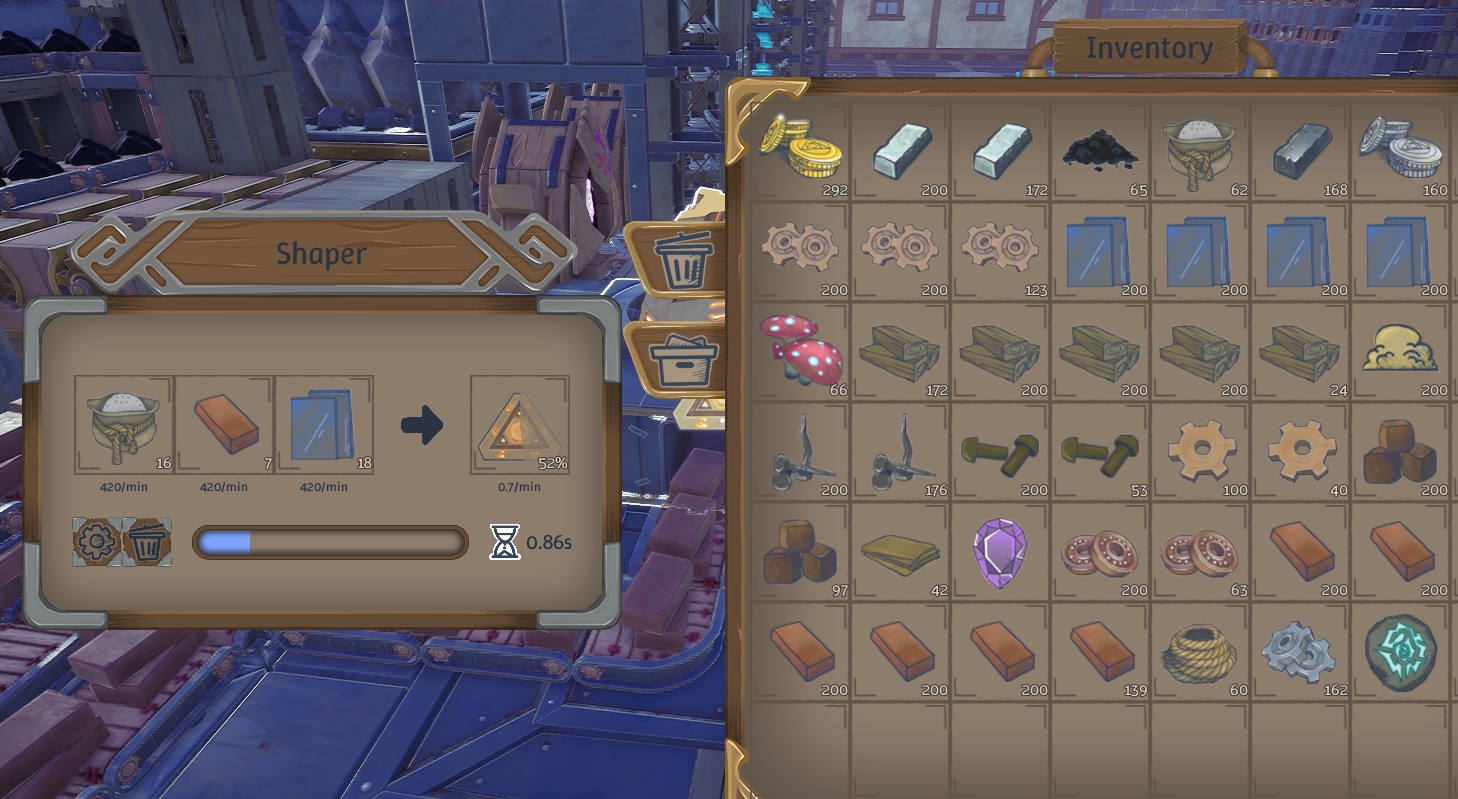
Task: Select the coiled rope stack of 60
Action: (1199, 652)
